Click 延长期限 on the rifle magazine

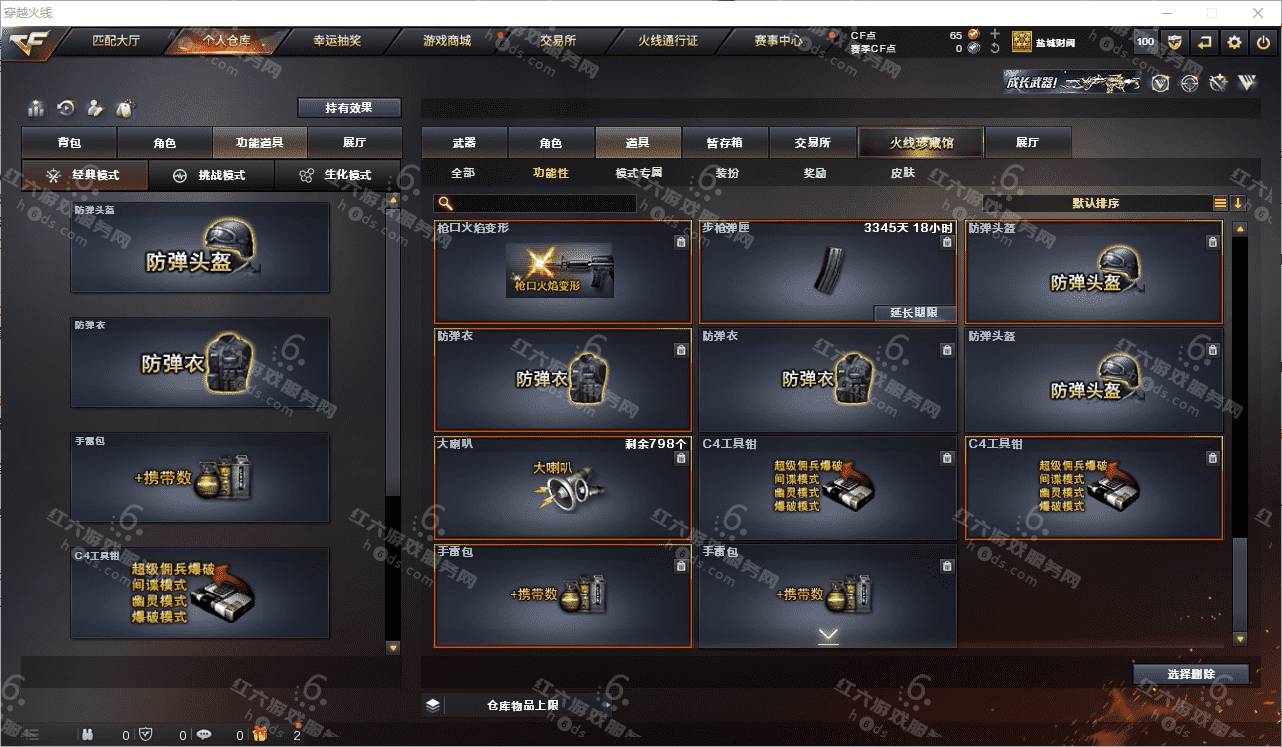[914, 313]
